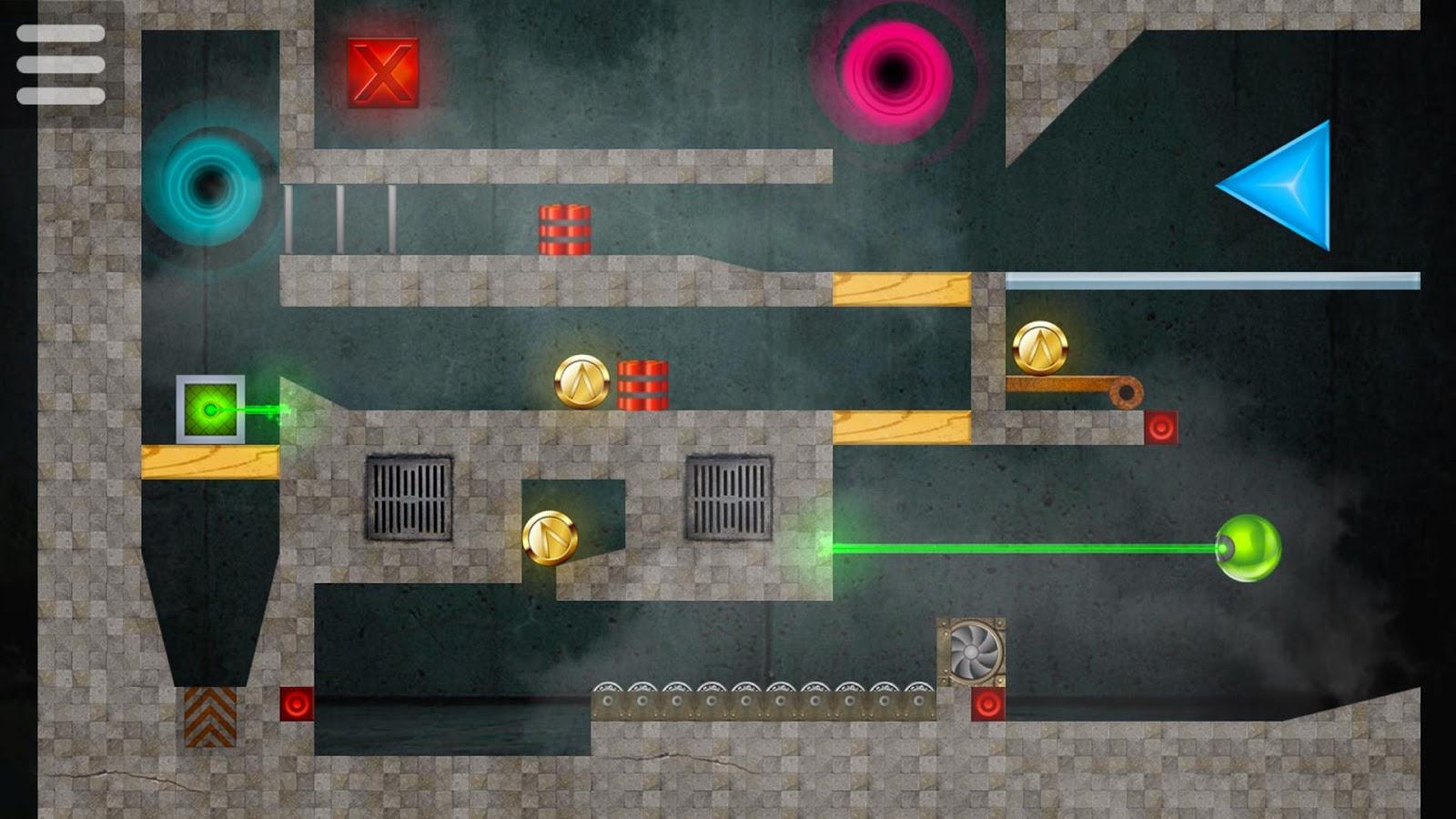
Task: Click the red barrel stack on upper ledge
Action: [x=565, y=227]
